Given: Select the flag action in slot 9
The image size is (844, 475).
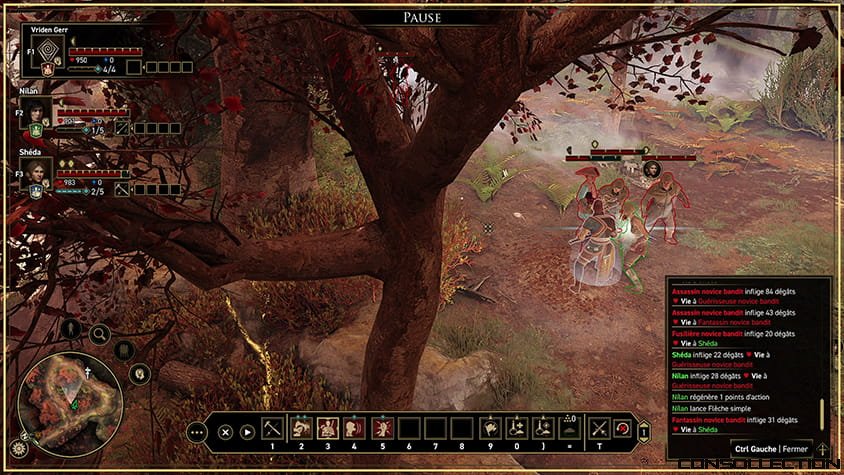Looking at the screenshot, I should [490, 428].
